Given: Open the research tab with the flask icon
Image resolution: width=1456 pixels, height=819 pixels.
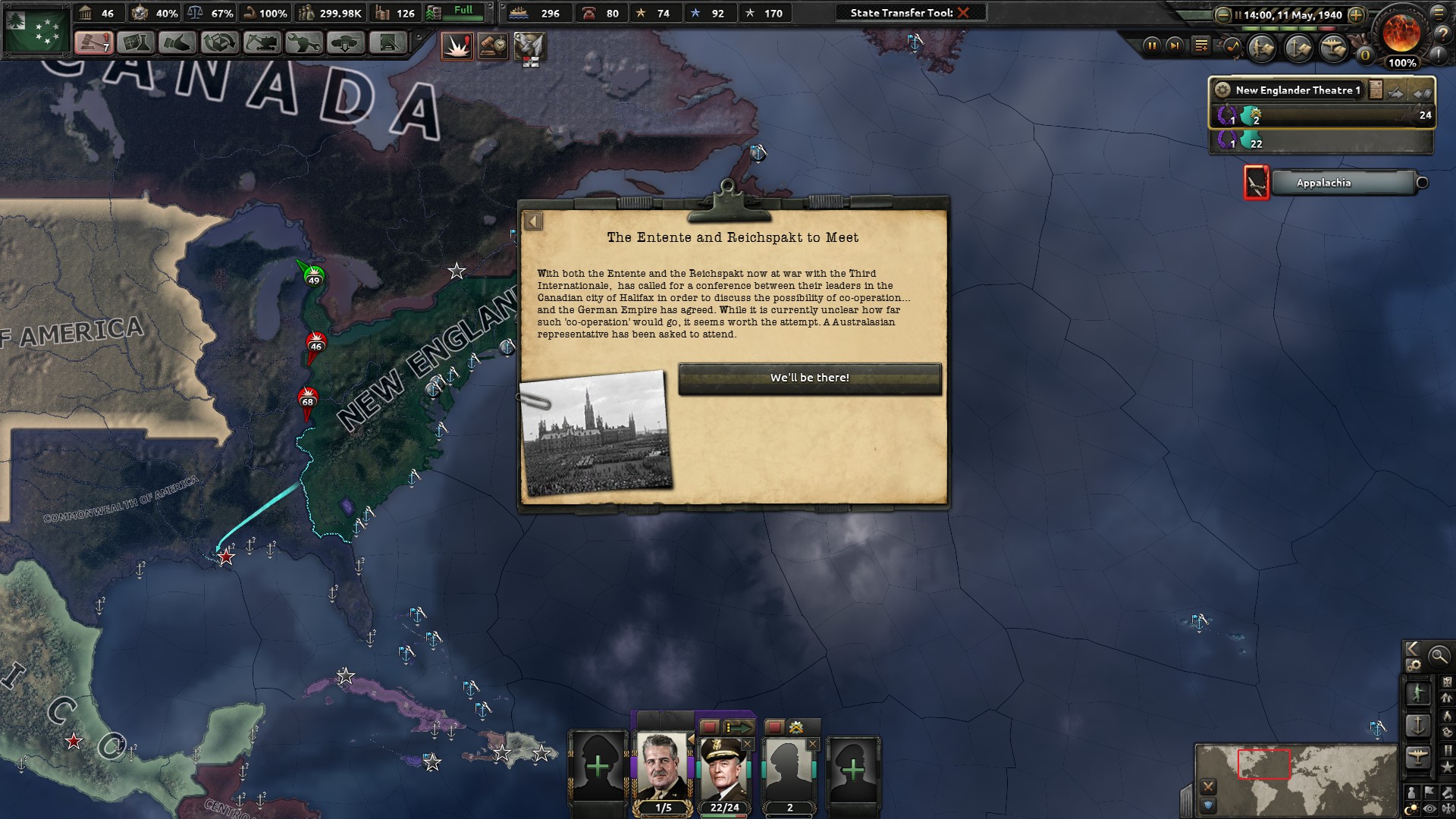Looking at the screenshot, I should (x=135, y=43).
